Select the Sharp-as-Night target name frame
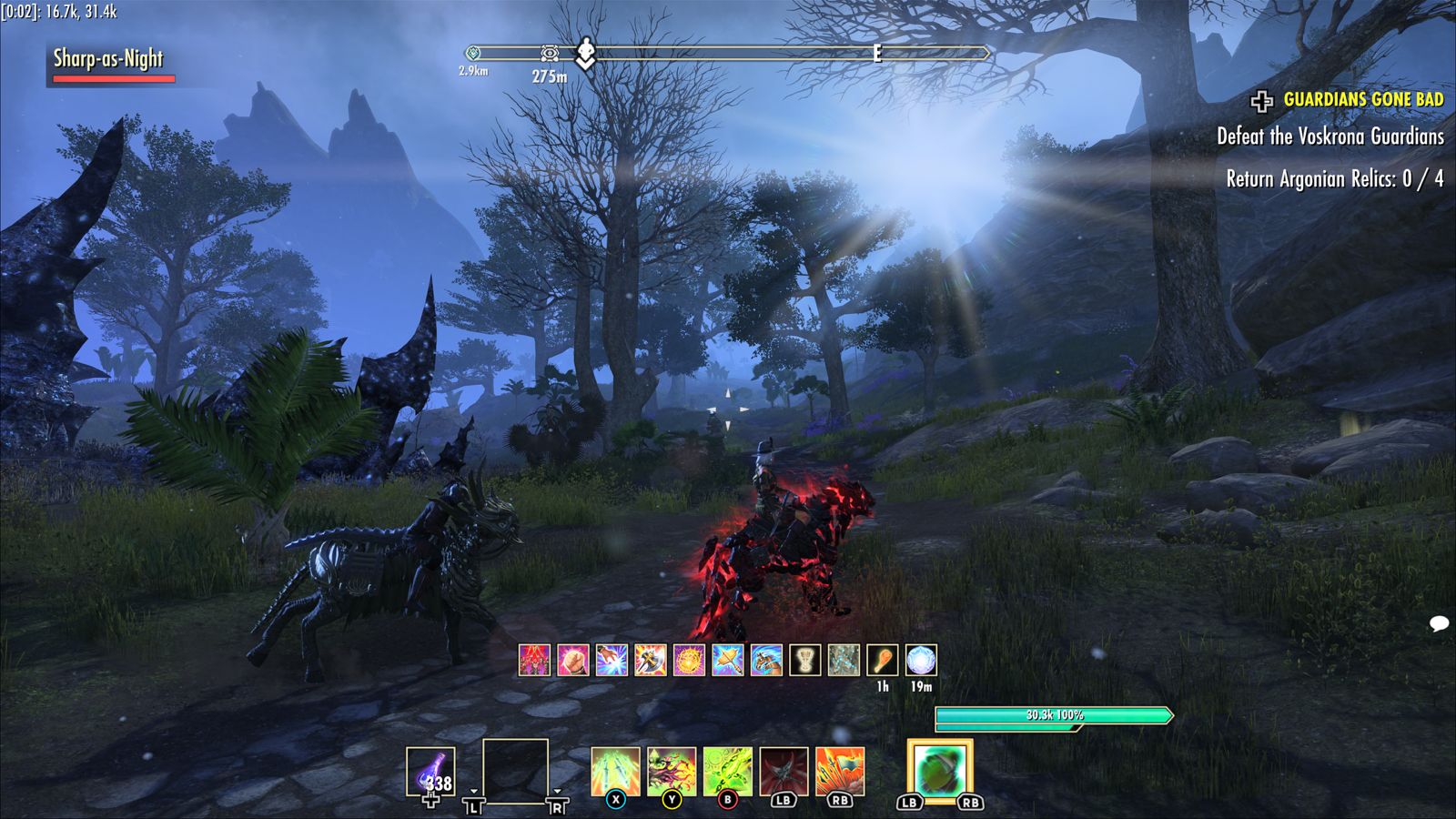This screenshot has width=1456, height=819. 108,60
